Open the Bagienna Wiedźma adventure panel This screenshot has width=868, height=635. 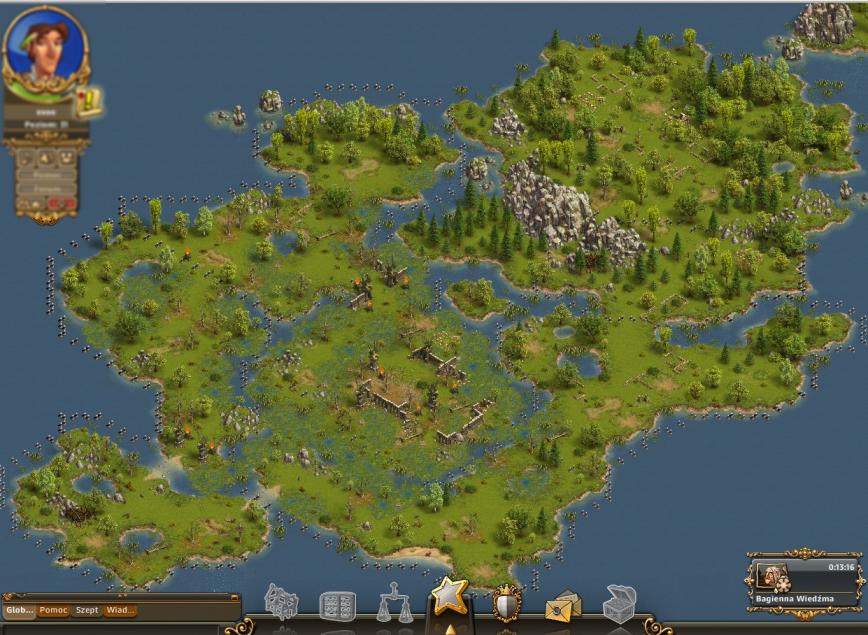point(805,583)
